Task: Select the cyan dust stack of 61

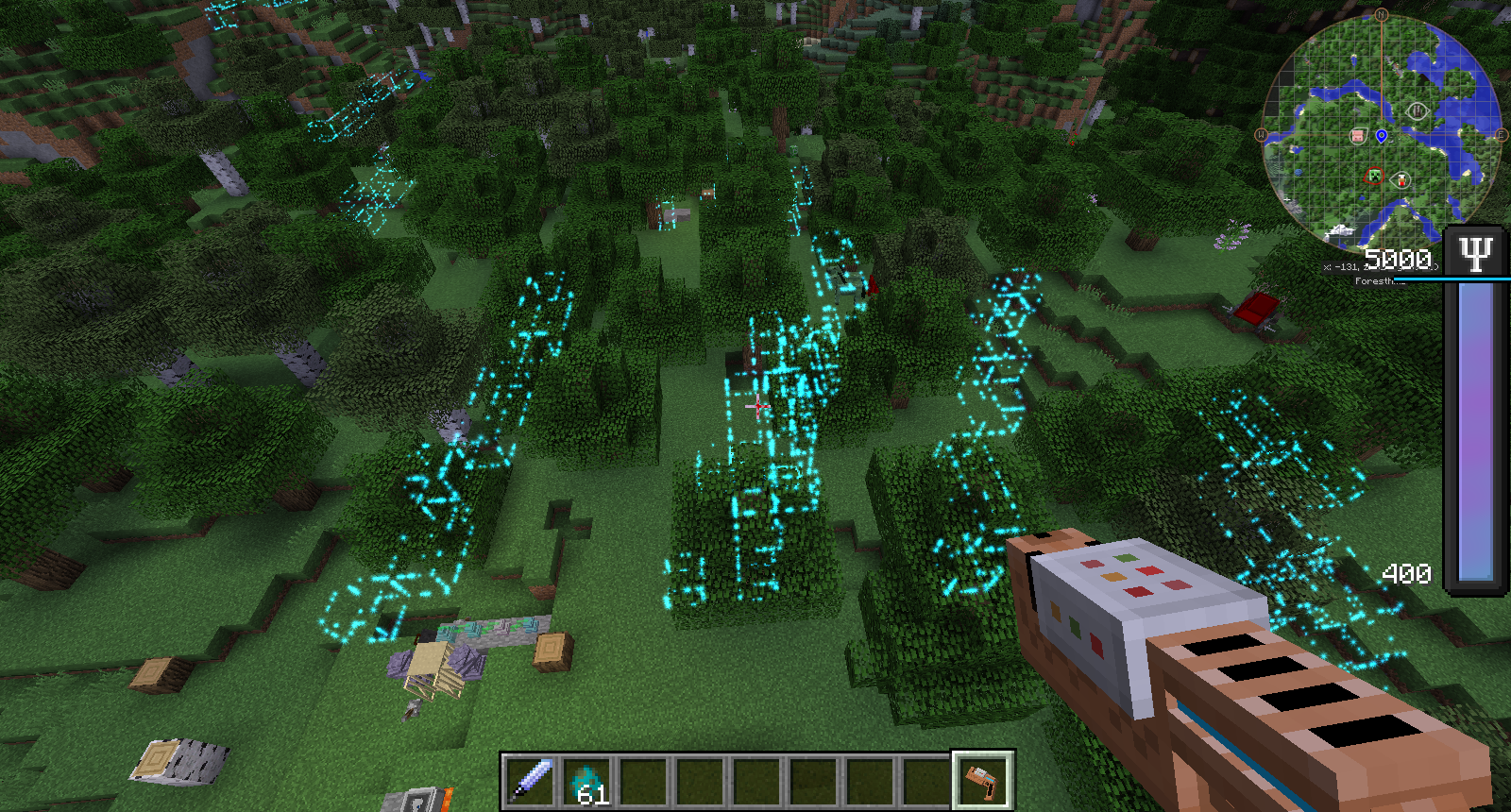Action: tap(587, 782)
